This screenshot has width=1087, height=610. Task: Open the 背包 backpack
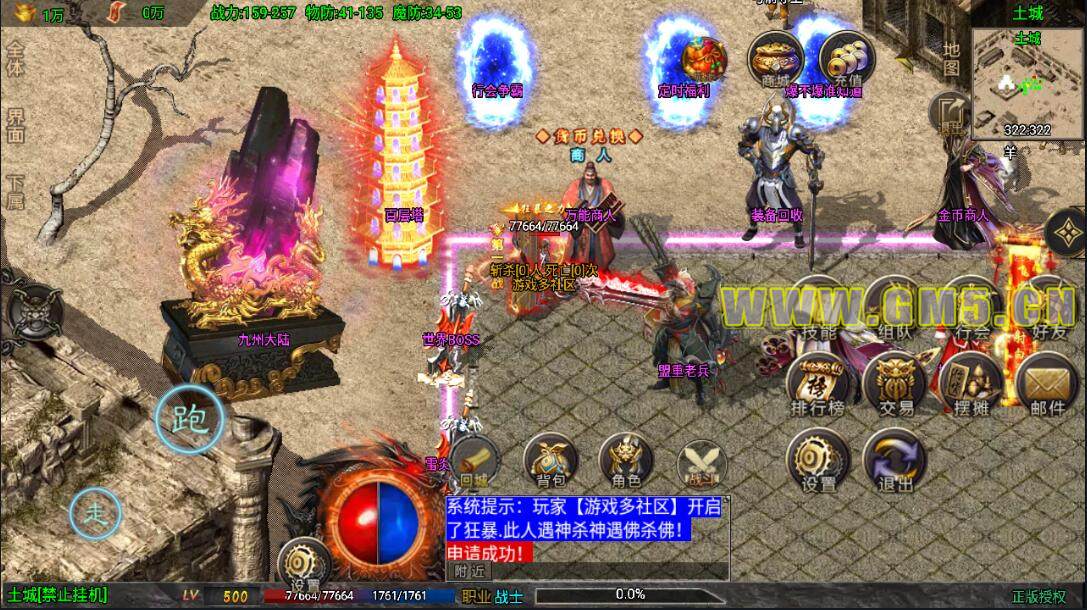(x=551, y=463)
